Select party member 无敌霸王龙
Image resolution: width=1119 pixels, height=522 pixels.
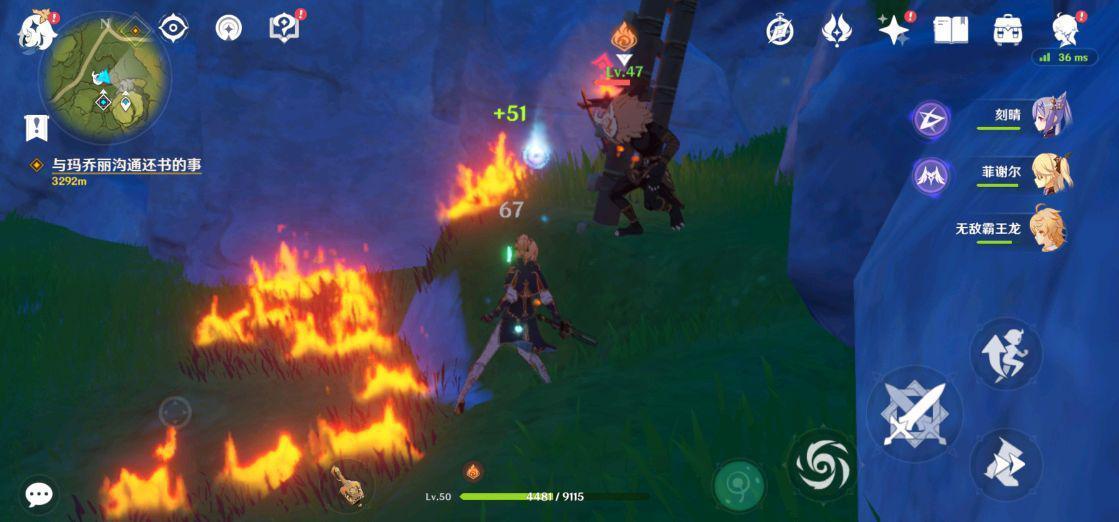coord(1048,229)
